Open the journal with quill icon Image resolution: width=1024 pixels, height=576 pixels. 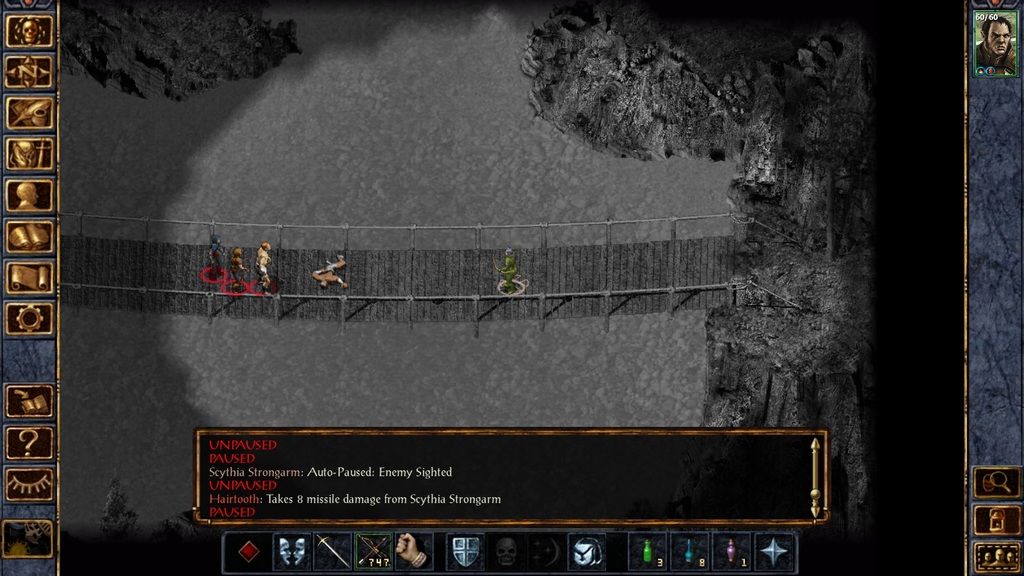click(x=29, y=113)
